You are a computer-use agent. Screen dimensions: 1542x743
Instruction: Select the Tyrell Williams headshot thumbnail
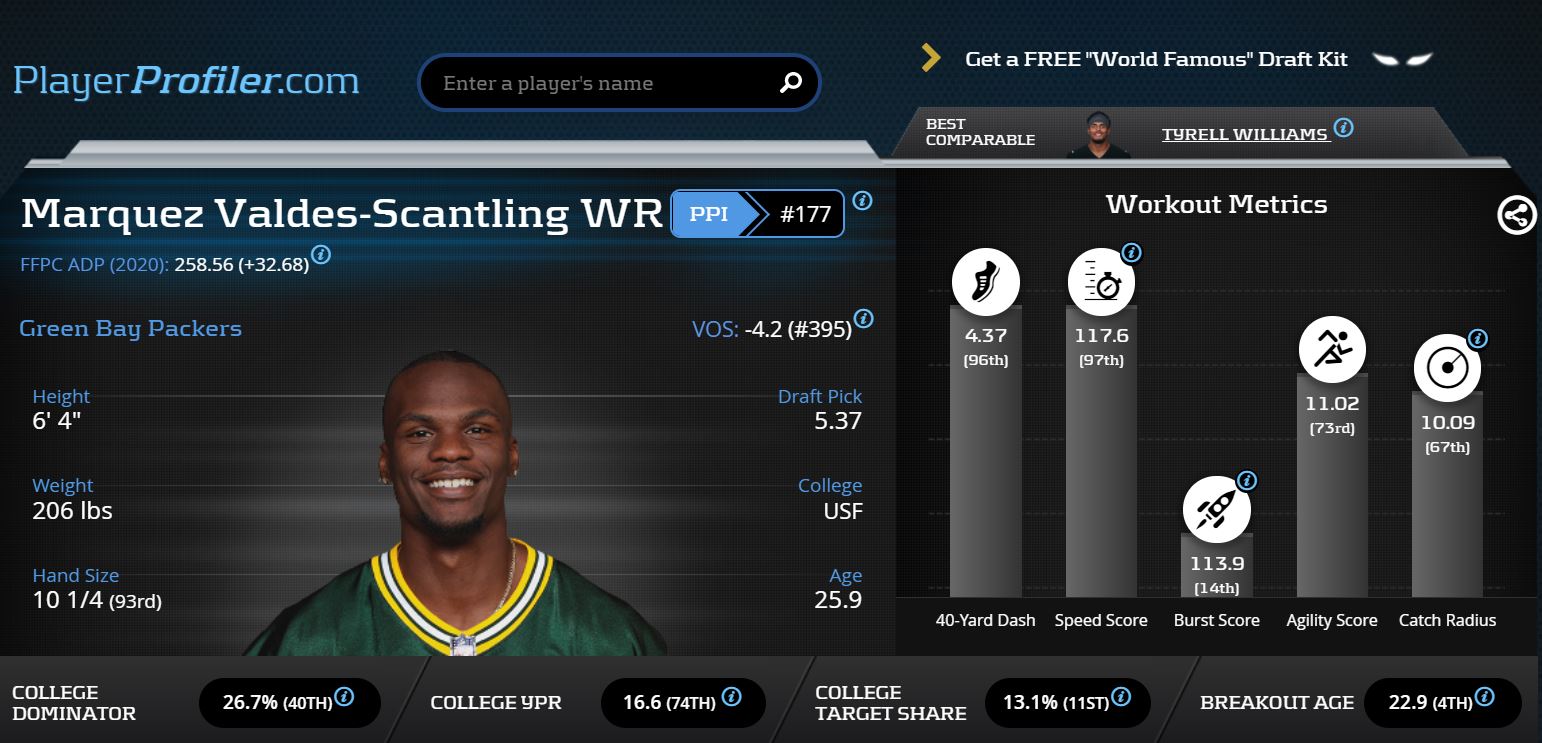coord(1097,134)
